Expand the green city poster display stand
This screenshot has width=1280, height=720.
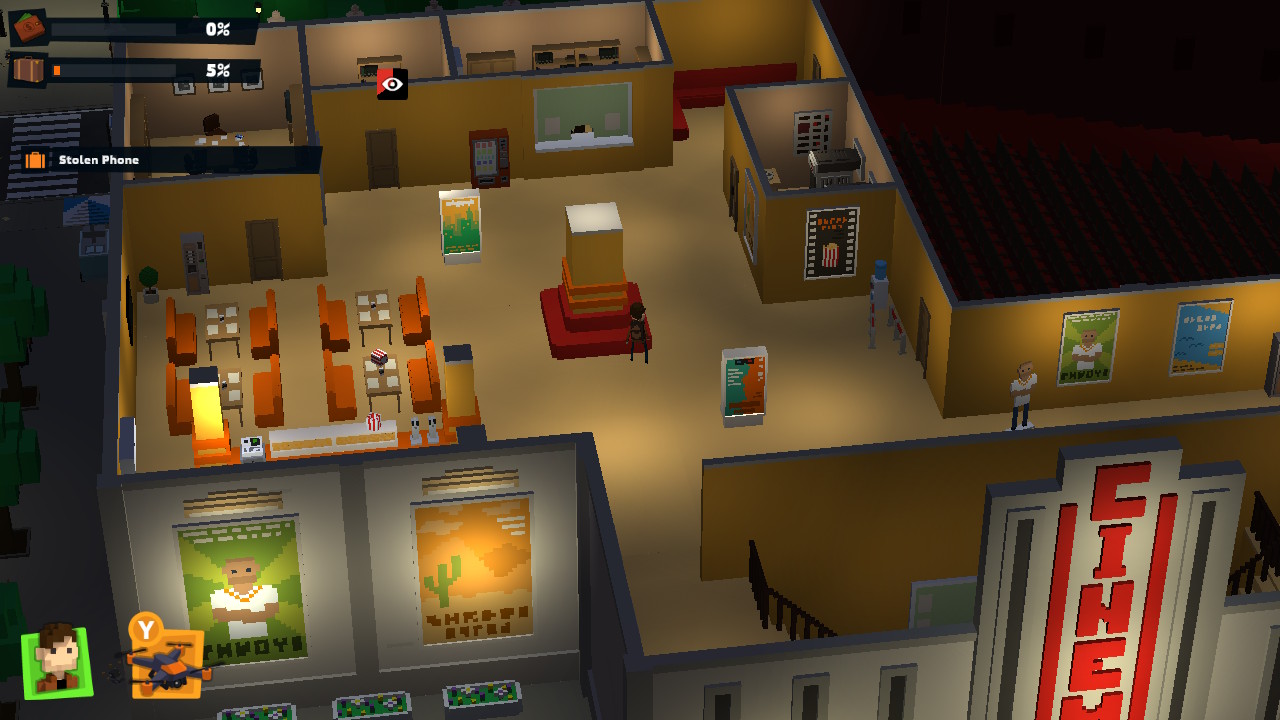click(x=458, y=225)
